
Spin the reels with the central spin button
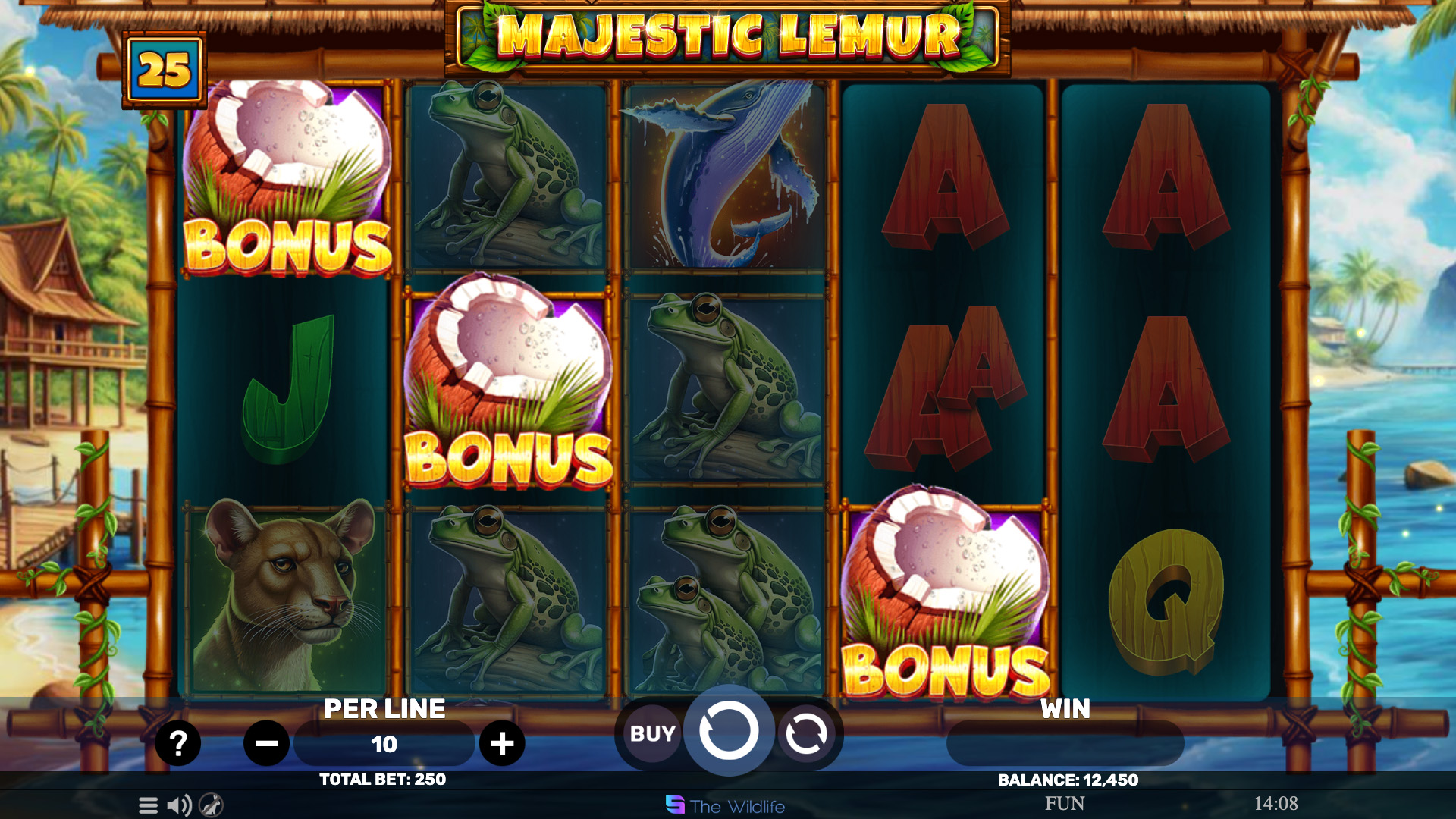click(729, 731)
